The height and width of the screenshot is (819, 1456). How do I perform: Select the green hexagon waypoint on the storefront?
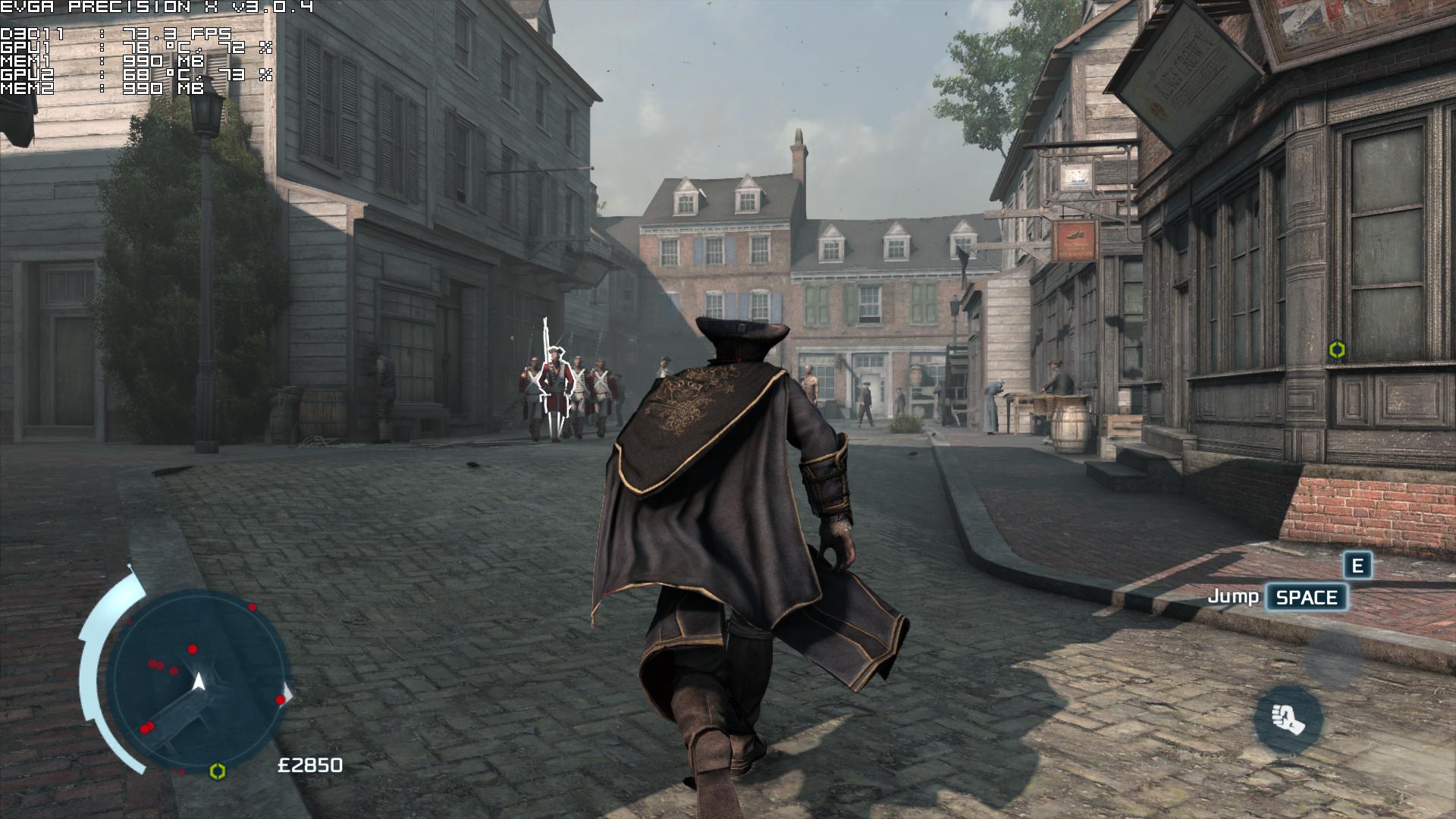click(x=1336, y=350)
